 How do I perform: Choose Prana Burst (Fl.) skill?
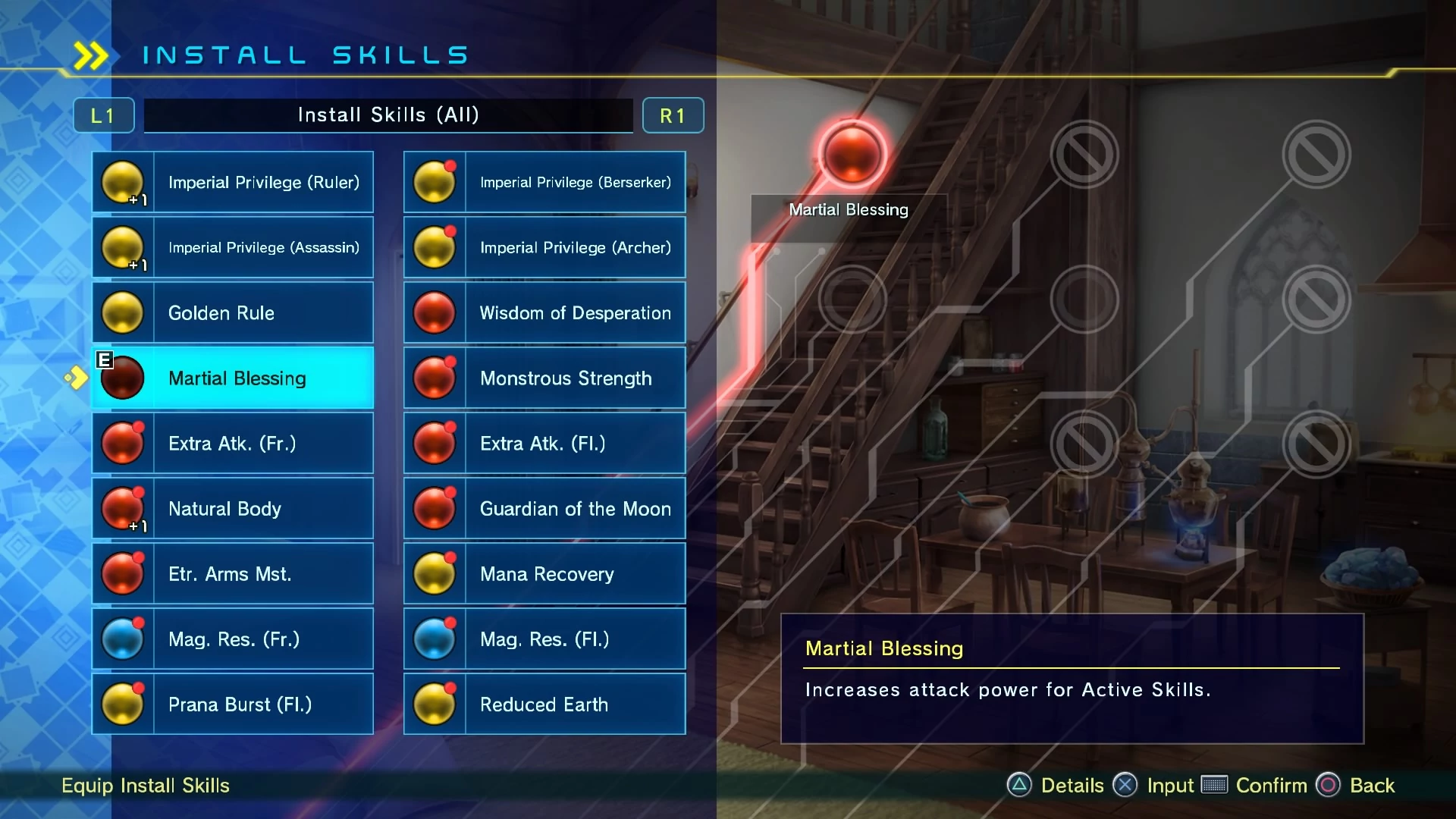pyautogui.click(x=233, y=704)
